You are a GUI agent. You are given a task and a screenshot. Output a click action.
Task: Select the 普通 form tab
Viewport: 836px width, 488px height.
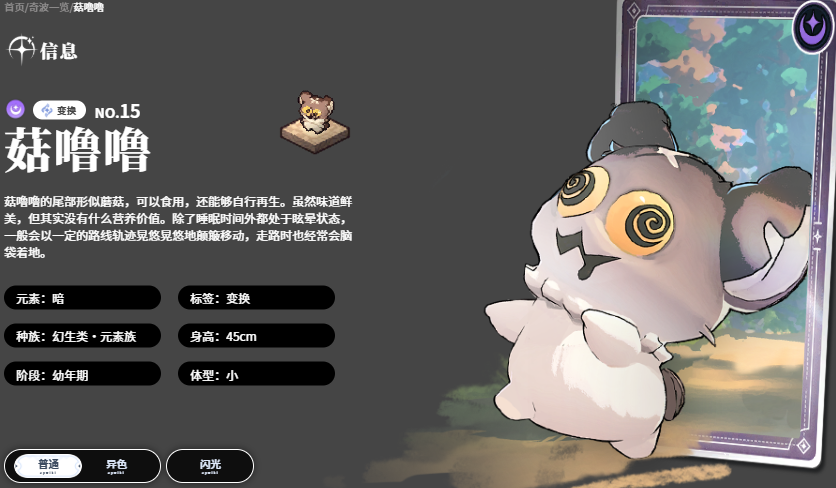tap(48, 466)
